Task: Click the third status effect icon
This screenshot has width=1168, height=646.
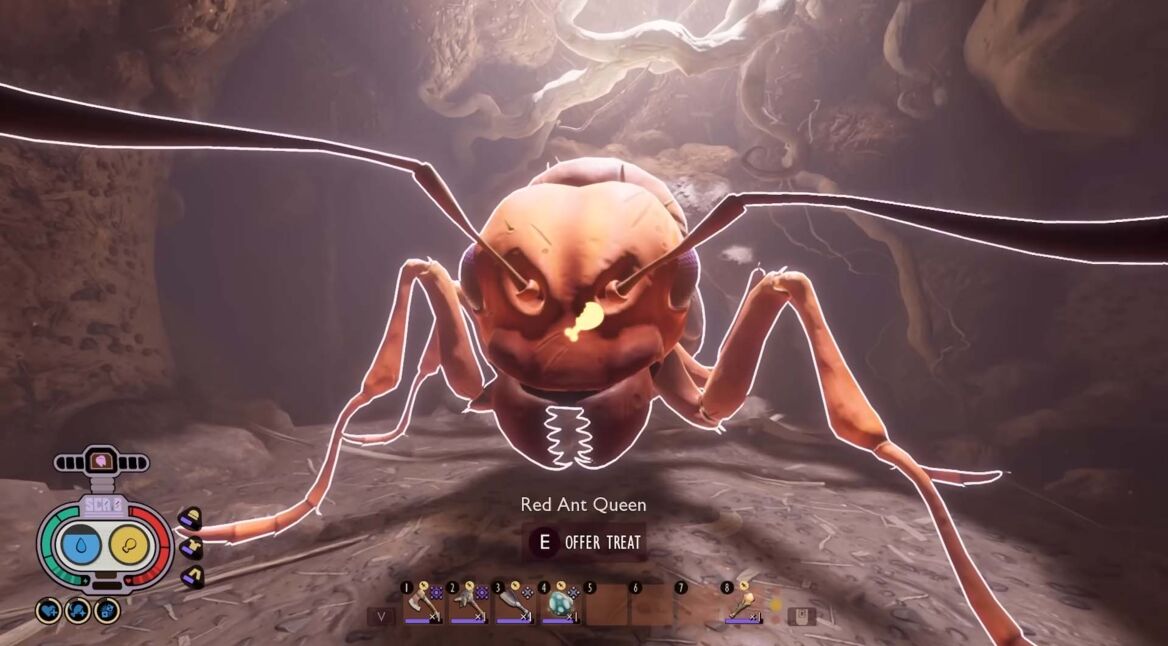Action: (x=107, y=610)
